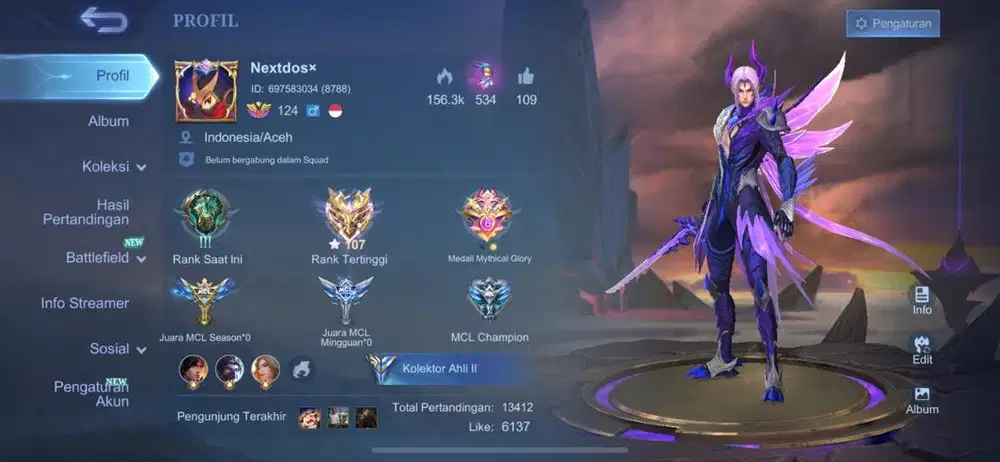The height and width of the screenshot is (462, 1000).
Task: Select the Profil tab
Action: 112,76
